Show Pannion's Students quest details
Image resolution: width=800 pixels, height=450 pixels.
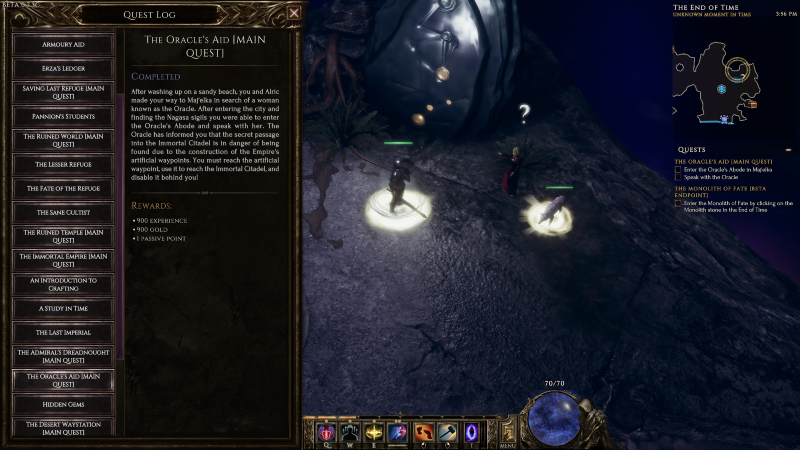pos(62,116)
